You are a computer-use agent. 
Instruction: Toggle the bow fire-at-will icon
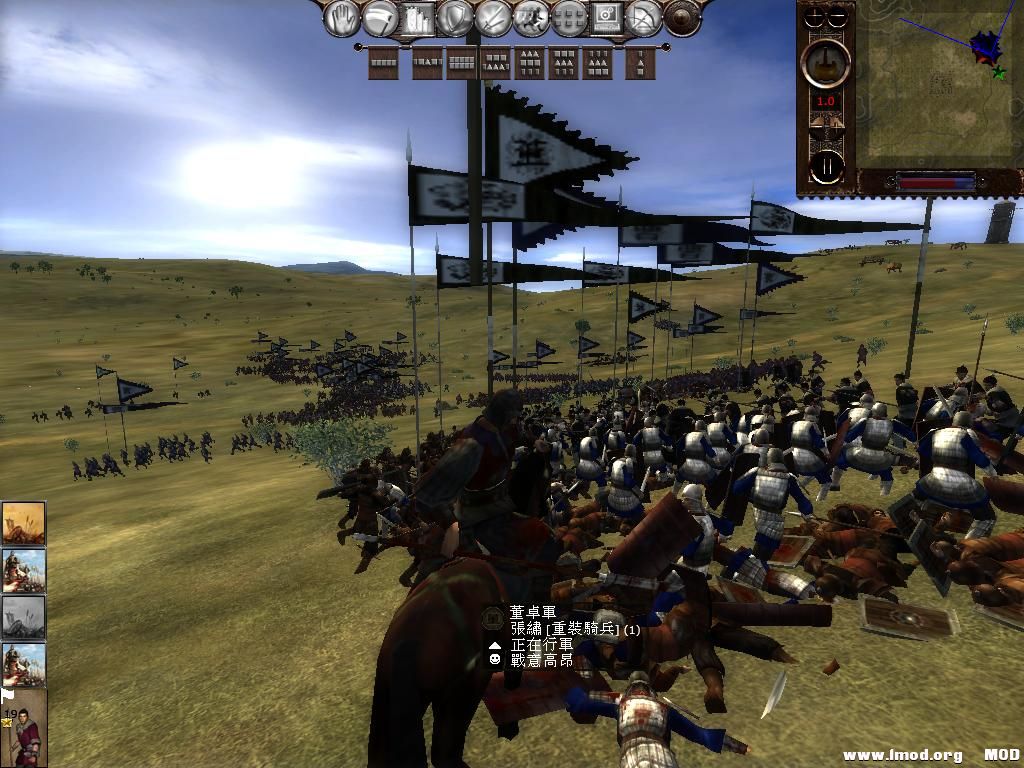[645, 18]
